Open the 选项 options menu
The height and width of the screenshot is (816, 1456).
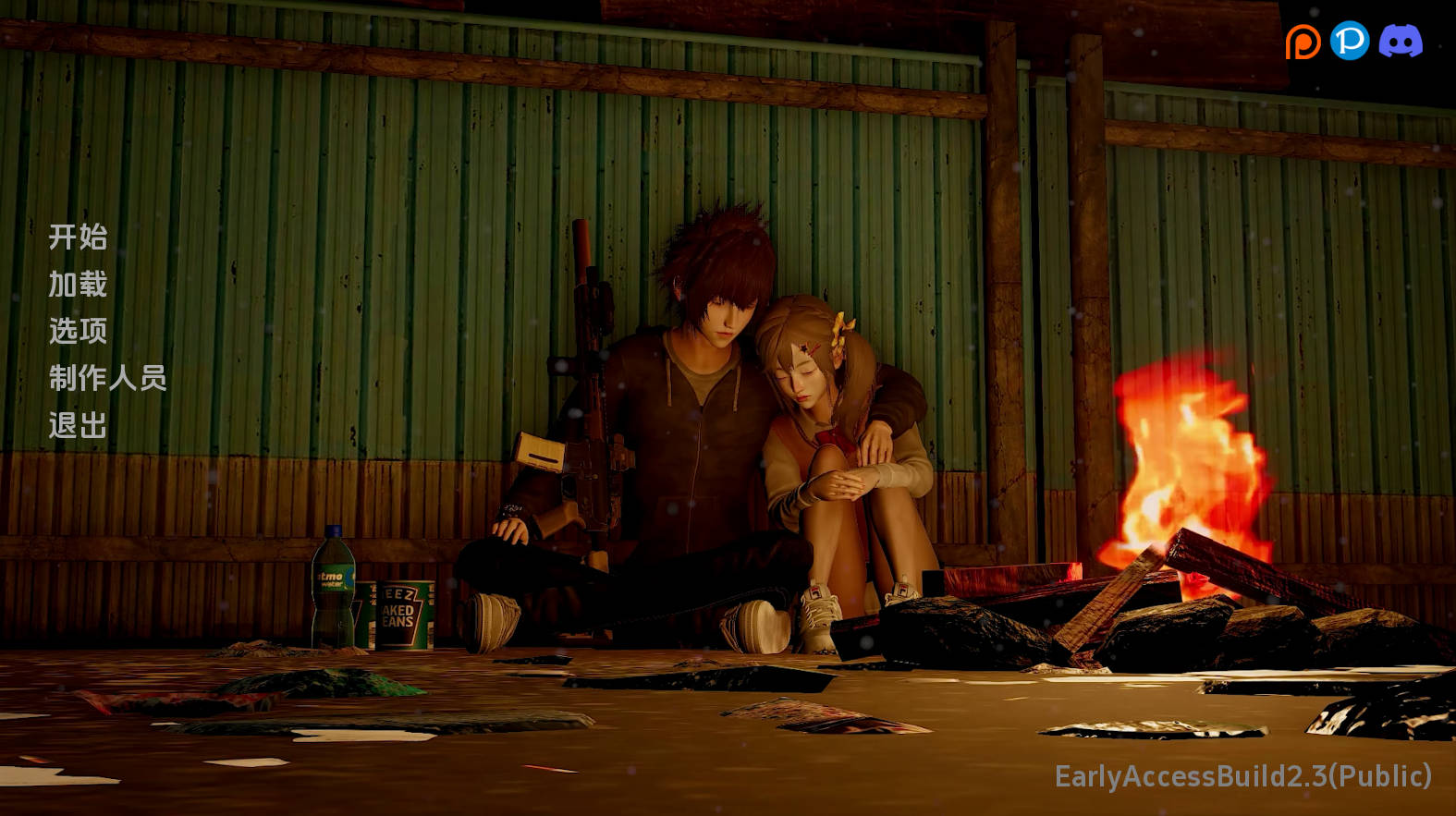[78, 331]
